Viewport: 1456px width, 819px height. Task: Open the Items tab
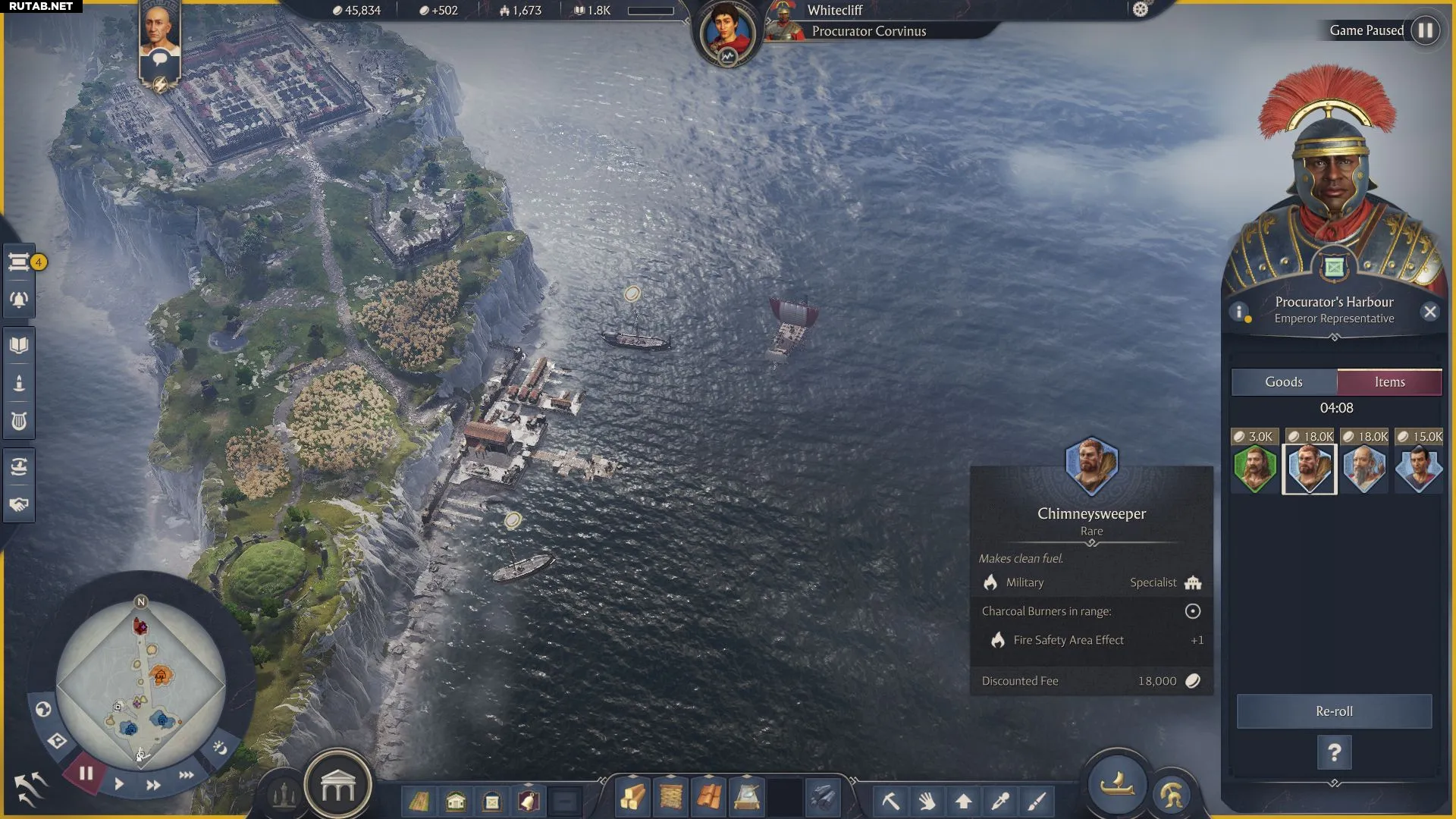pyautogui.click(x=1389, y=382)
